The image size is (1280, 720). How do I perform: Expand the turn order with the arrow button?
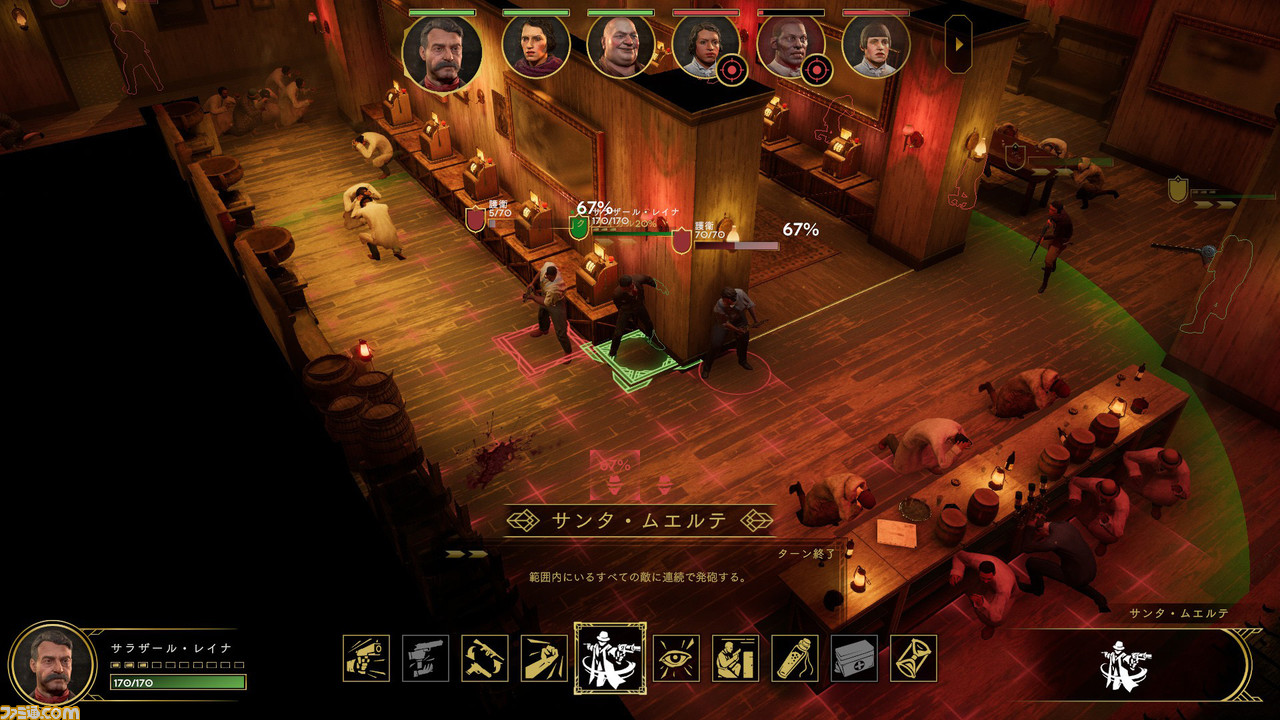[958, 44]
